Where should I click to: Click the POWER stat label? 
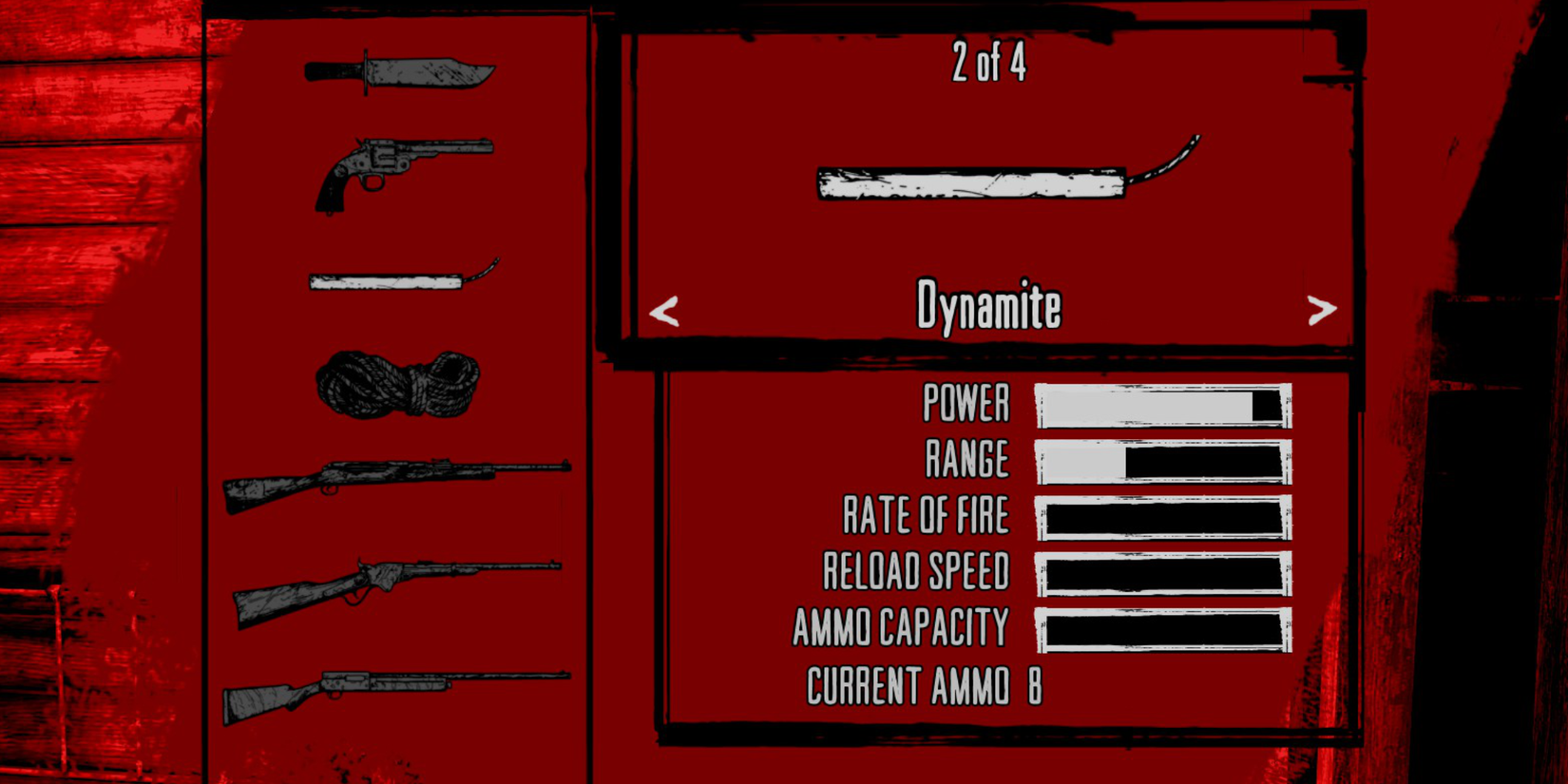(966, 404)
